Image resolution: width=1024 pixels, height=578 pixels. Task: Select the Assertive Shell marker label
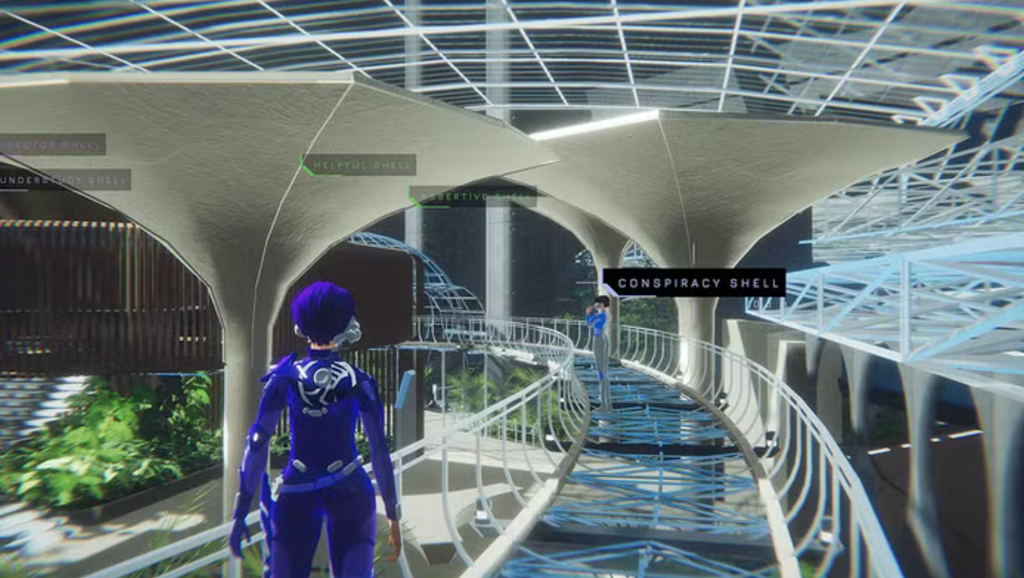click(x=476, y=197)
